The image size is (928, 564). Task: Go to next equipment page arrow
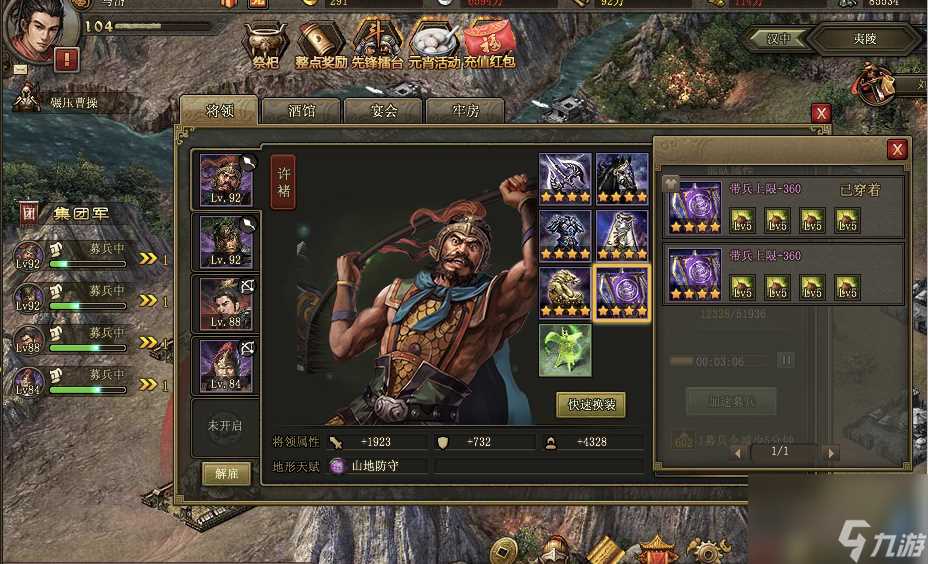coord(830,452)
